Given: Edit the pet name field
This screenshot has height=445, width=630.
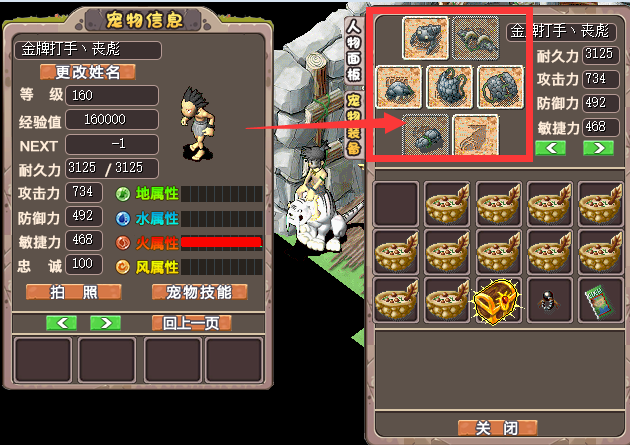Looking at the screenshot, I should coord(87,49).
